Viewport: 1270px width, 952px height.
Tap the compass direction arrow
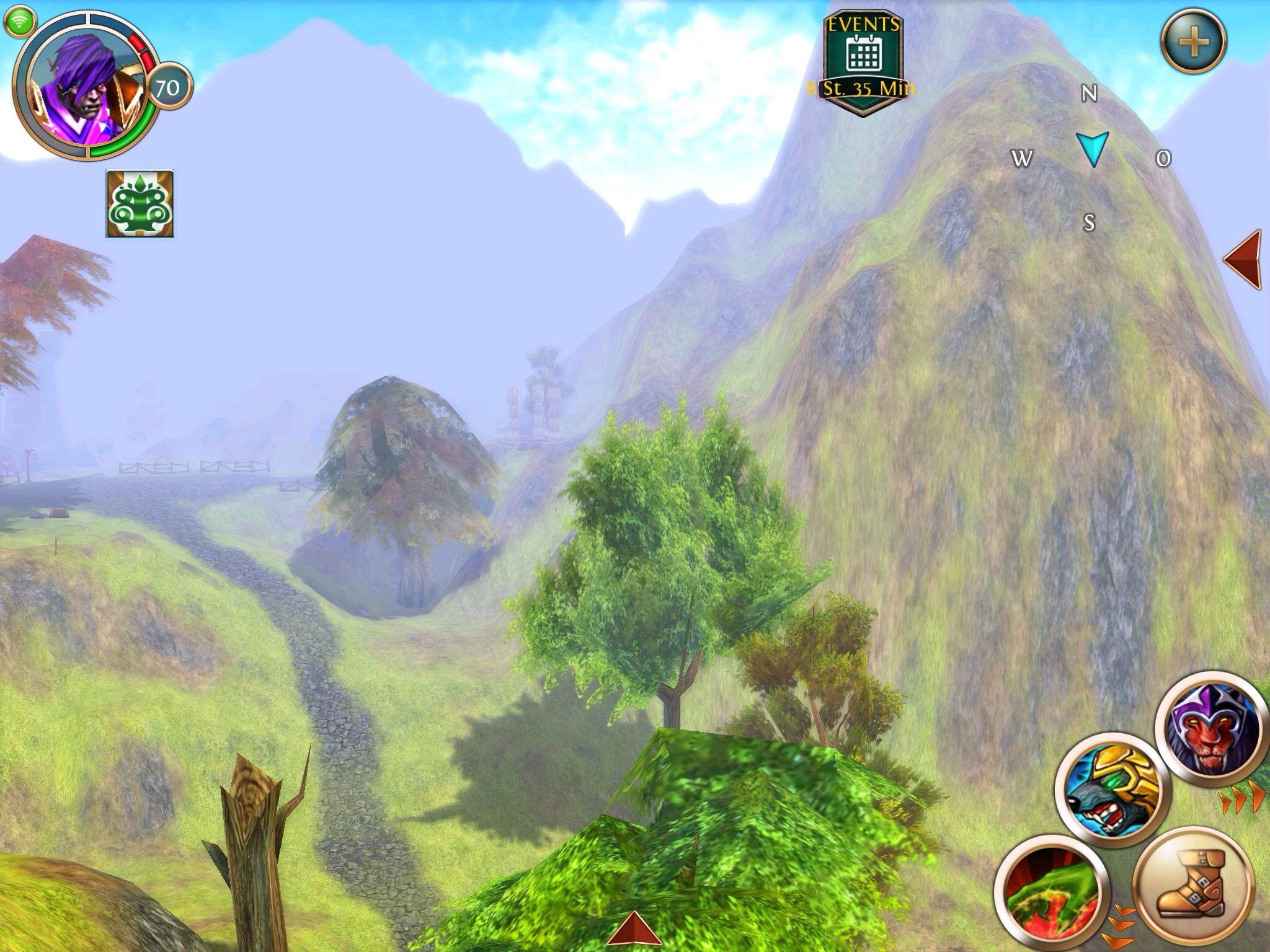click(1092, 149)
